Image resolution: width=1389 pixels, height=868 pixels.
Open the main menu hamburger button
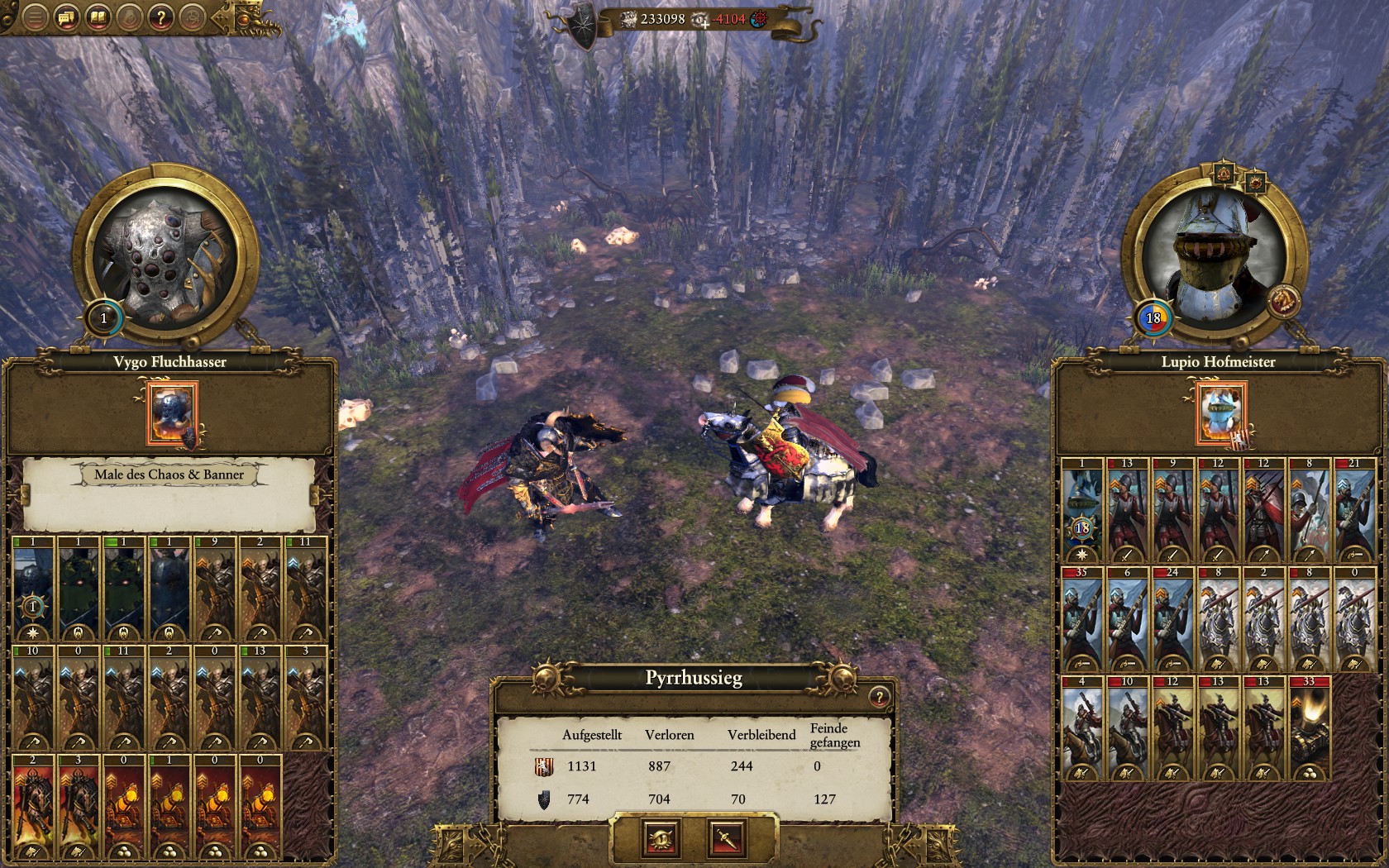[x=35, y=17]
